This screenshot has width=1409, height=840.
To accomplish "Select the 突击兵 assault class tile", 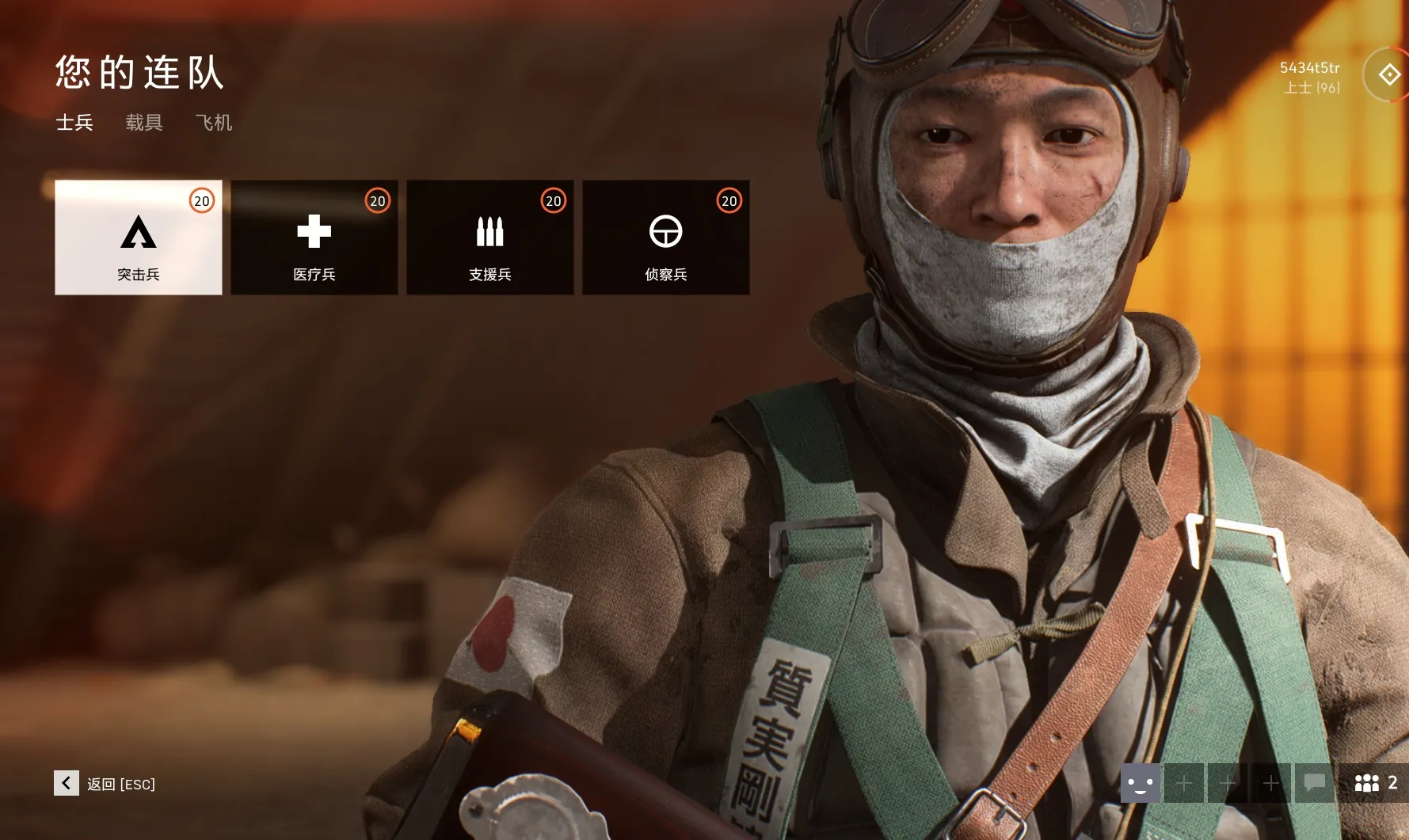I will pos(139,238).
